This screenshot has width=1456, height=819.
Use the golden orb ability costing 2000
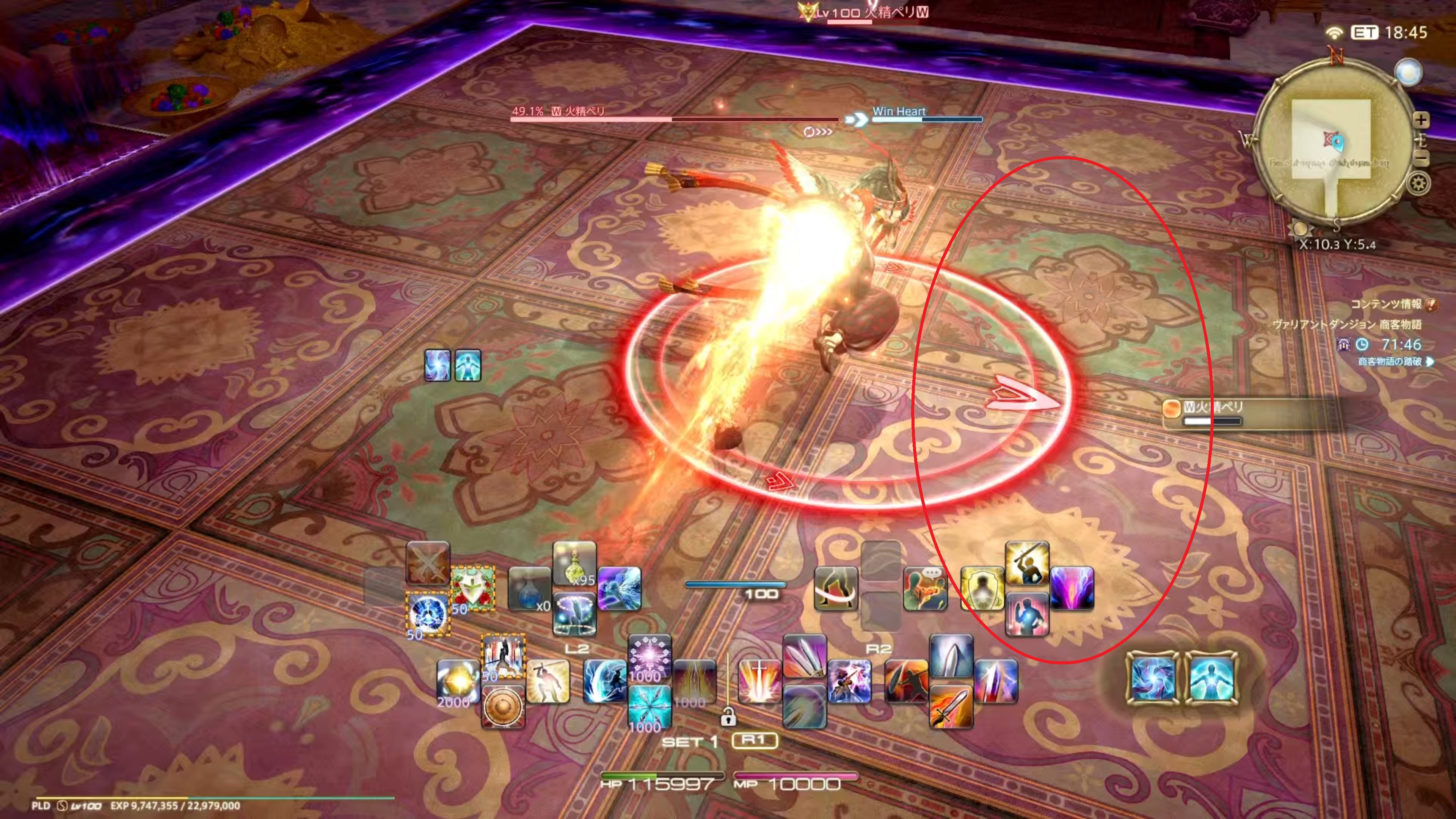[x=458, y=681]
